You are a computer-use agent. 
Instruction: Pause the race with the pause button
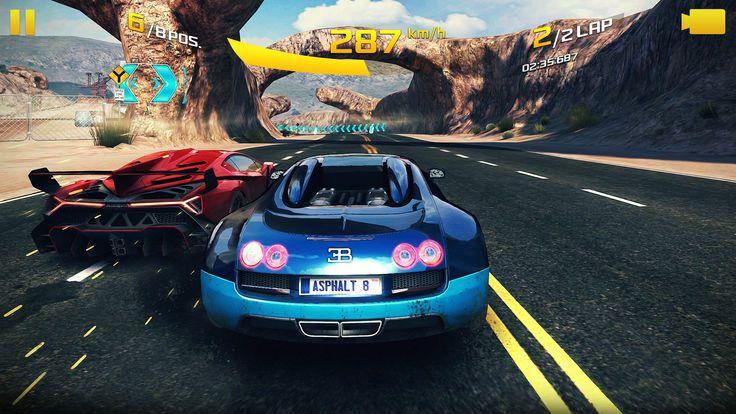(22, 22)
